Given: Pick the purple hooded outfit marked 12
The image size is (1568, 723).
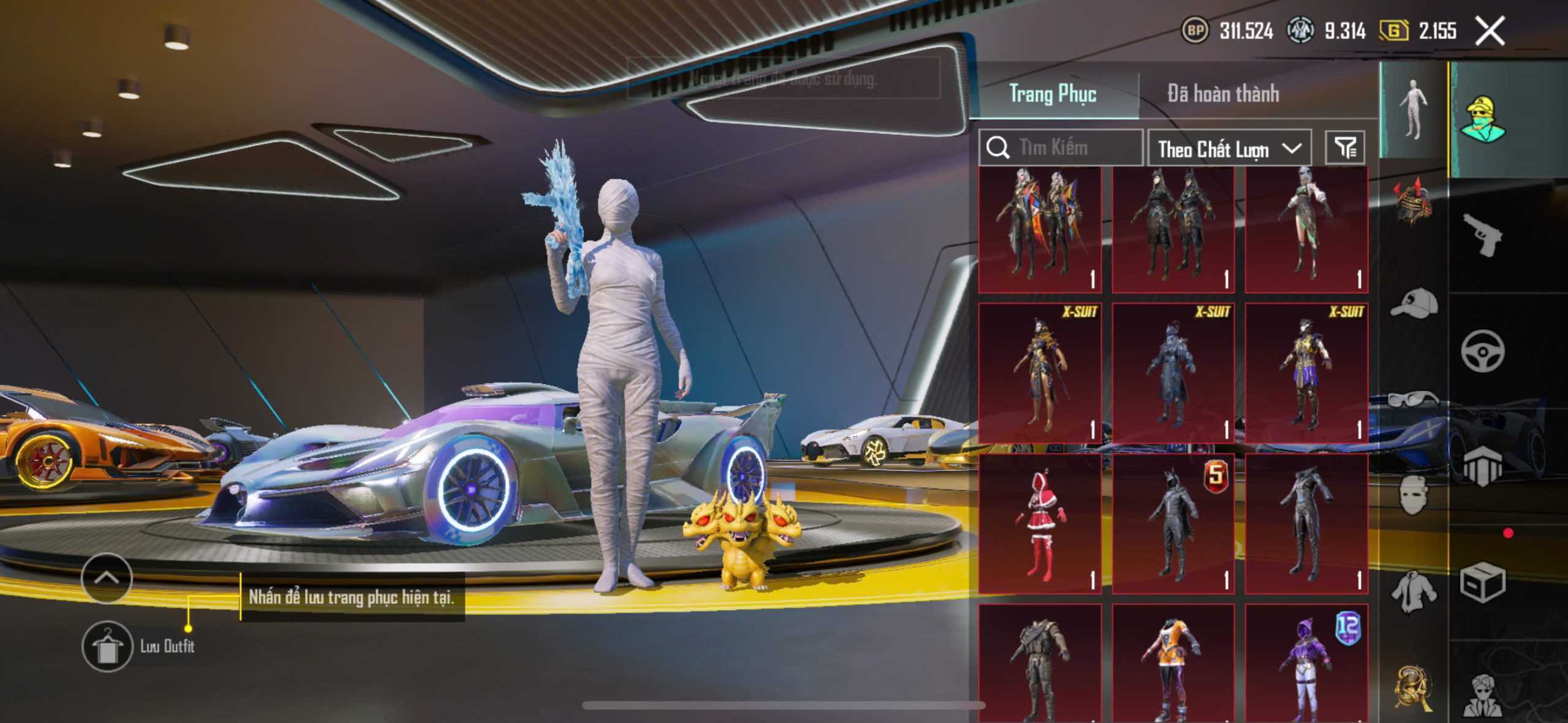Looking at the screenshot, I should (x=1306, y=664).
